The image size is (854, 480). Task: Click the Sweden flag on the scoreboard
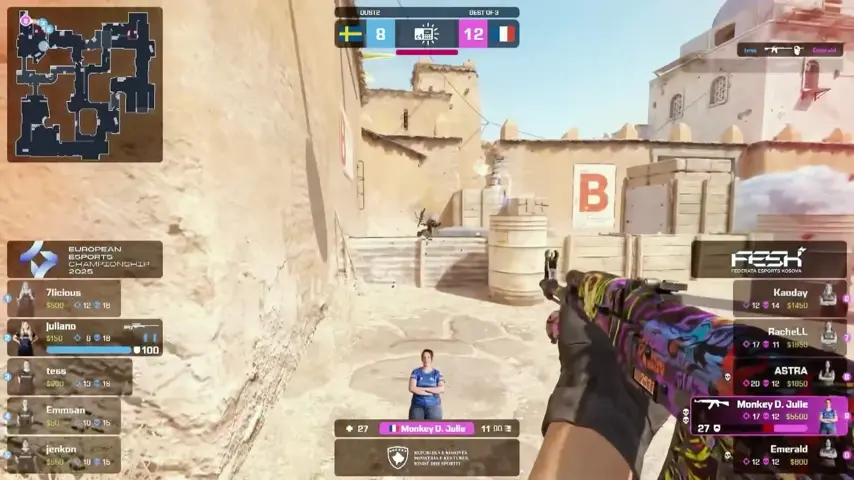point(350,34)
